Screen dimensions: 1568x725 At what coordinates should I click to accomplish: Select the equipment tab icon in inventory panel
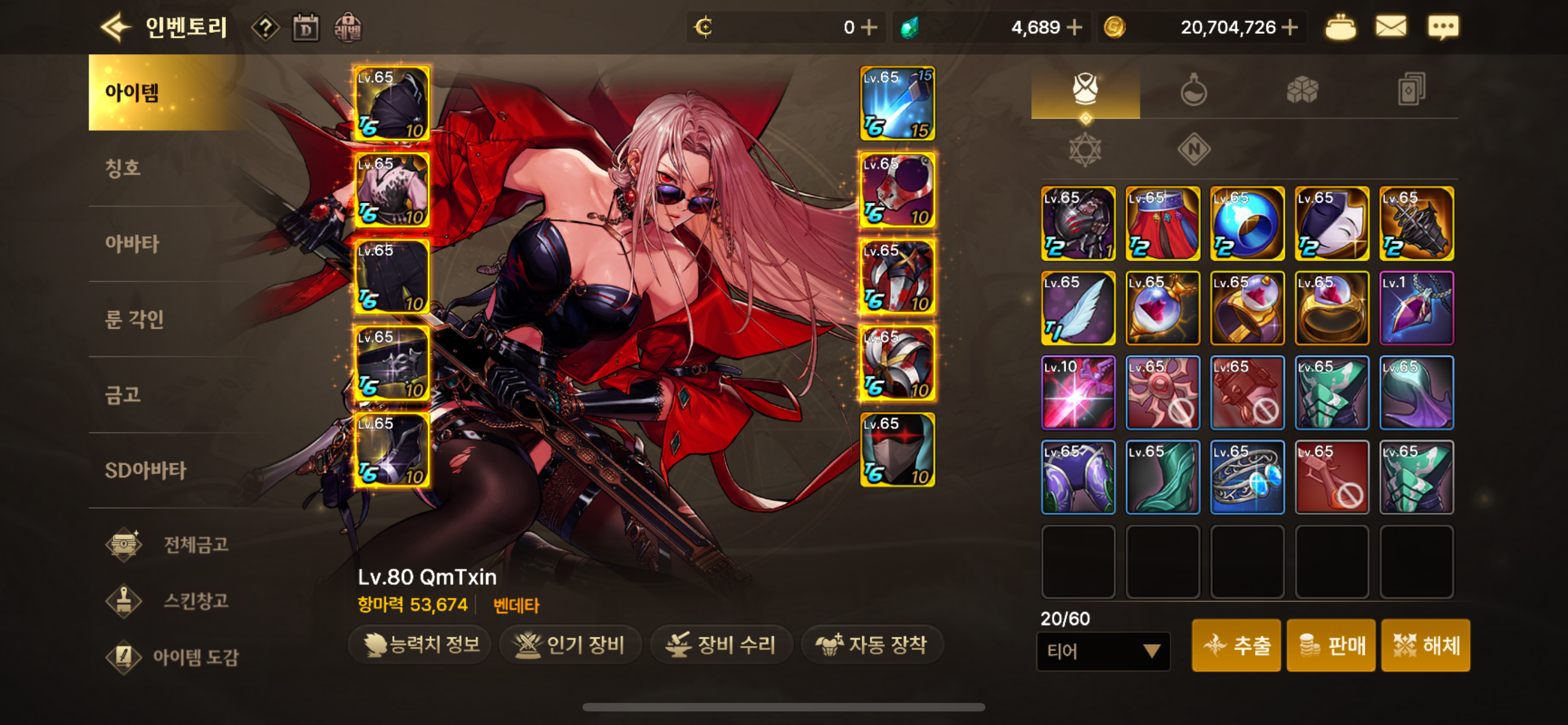[1086, 89]
